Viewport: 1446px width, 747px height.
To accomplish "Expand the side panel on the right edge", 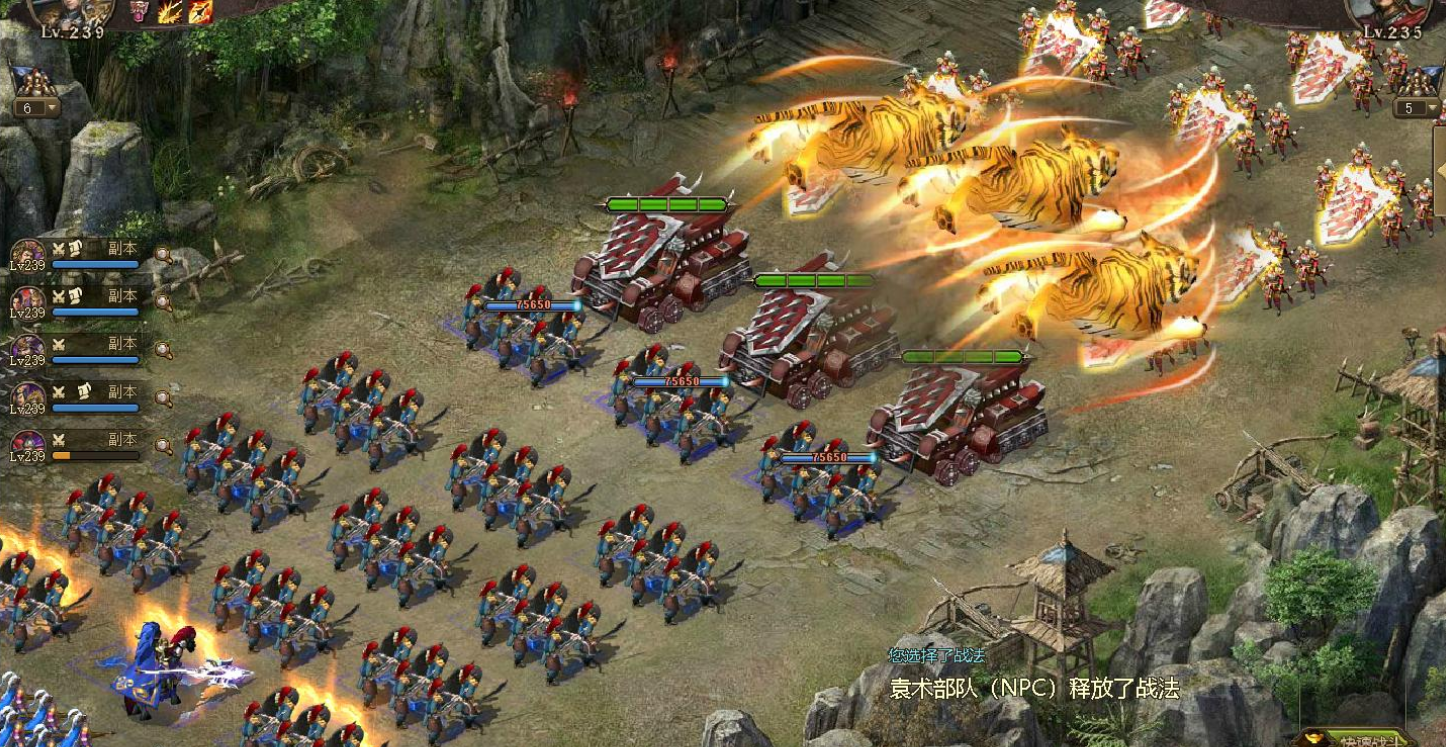I will point(1440,170).
